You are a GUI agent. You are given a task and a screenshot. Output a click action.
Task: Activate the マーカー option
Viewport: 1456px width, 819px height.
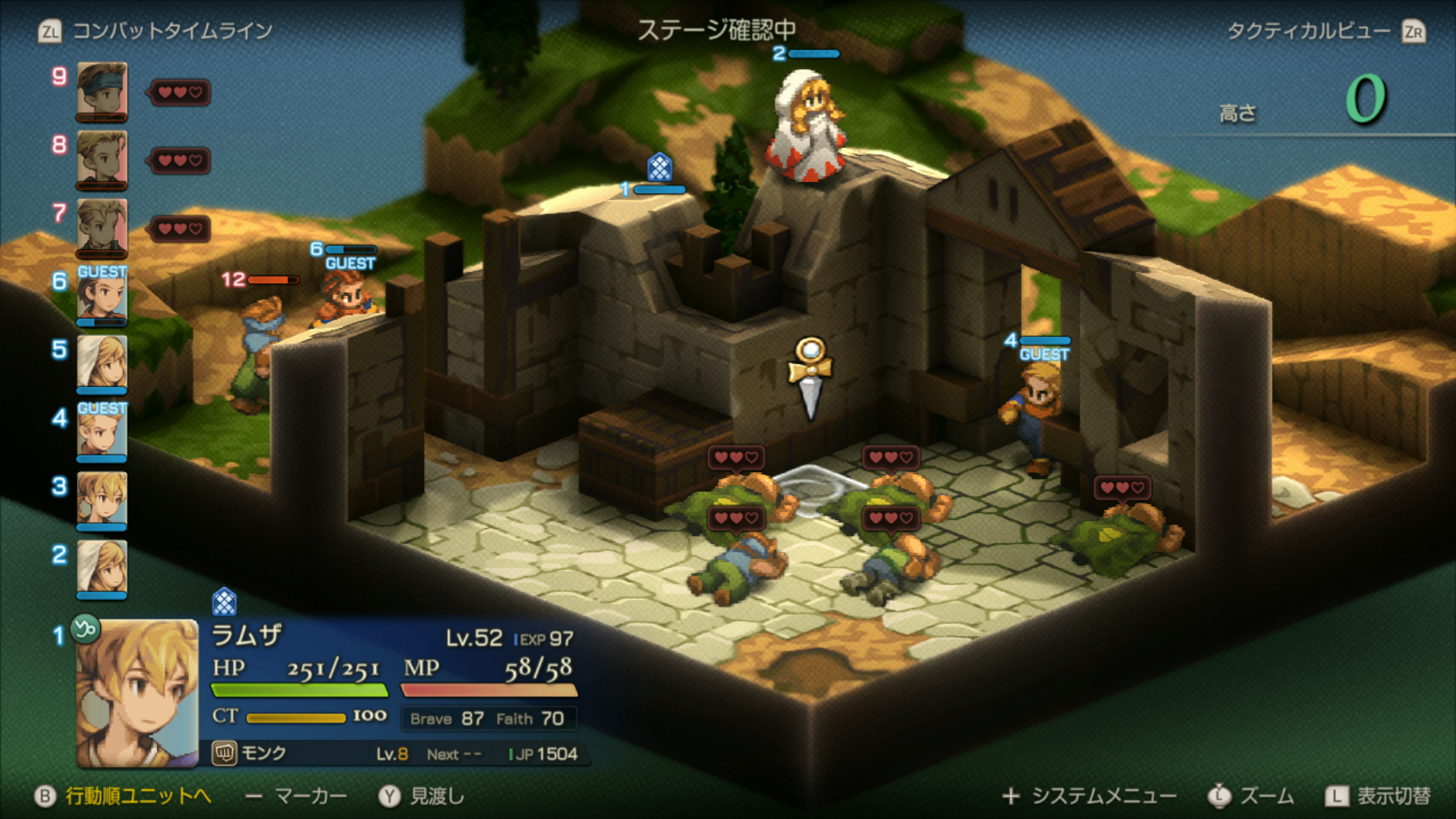pos(310,795)
